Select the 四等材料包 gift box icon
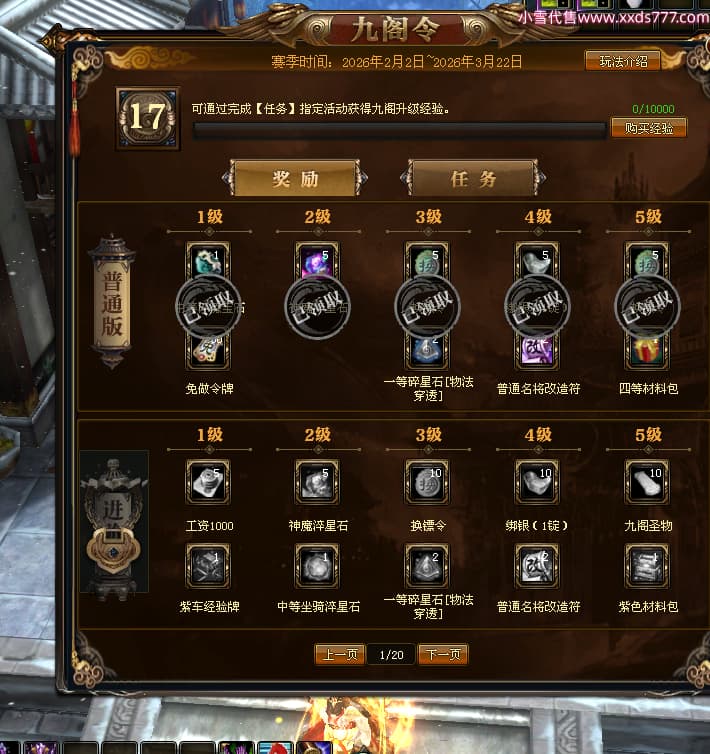This screenshot has height=754, width=710. [x=648, y=348]
